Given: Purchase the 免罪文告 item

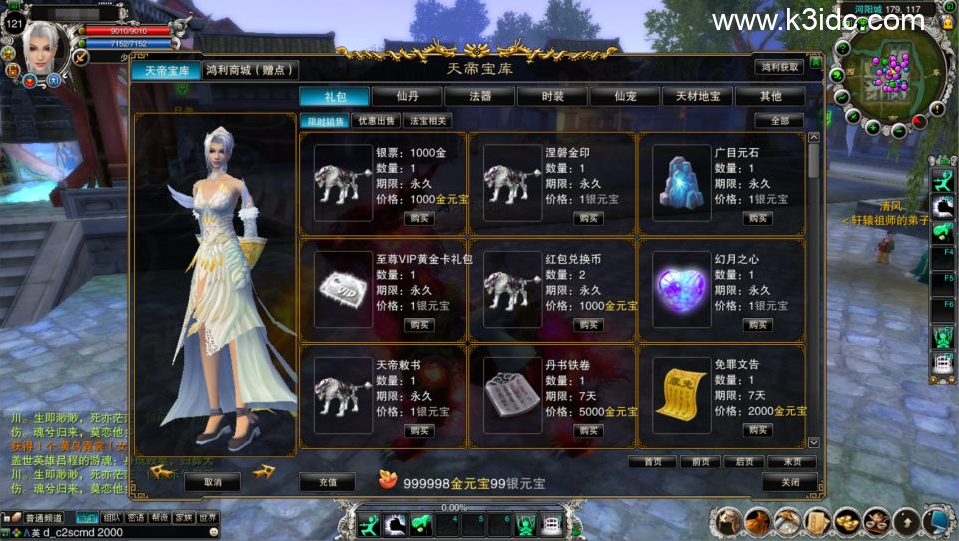Looking at the screenshot, I should tap(758, 431).
